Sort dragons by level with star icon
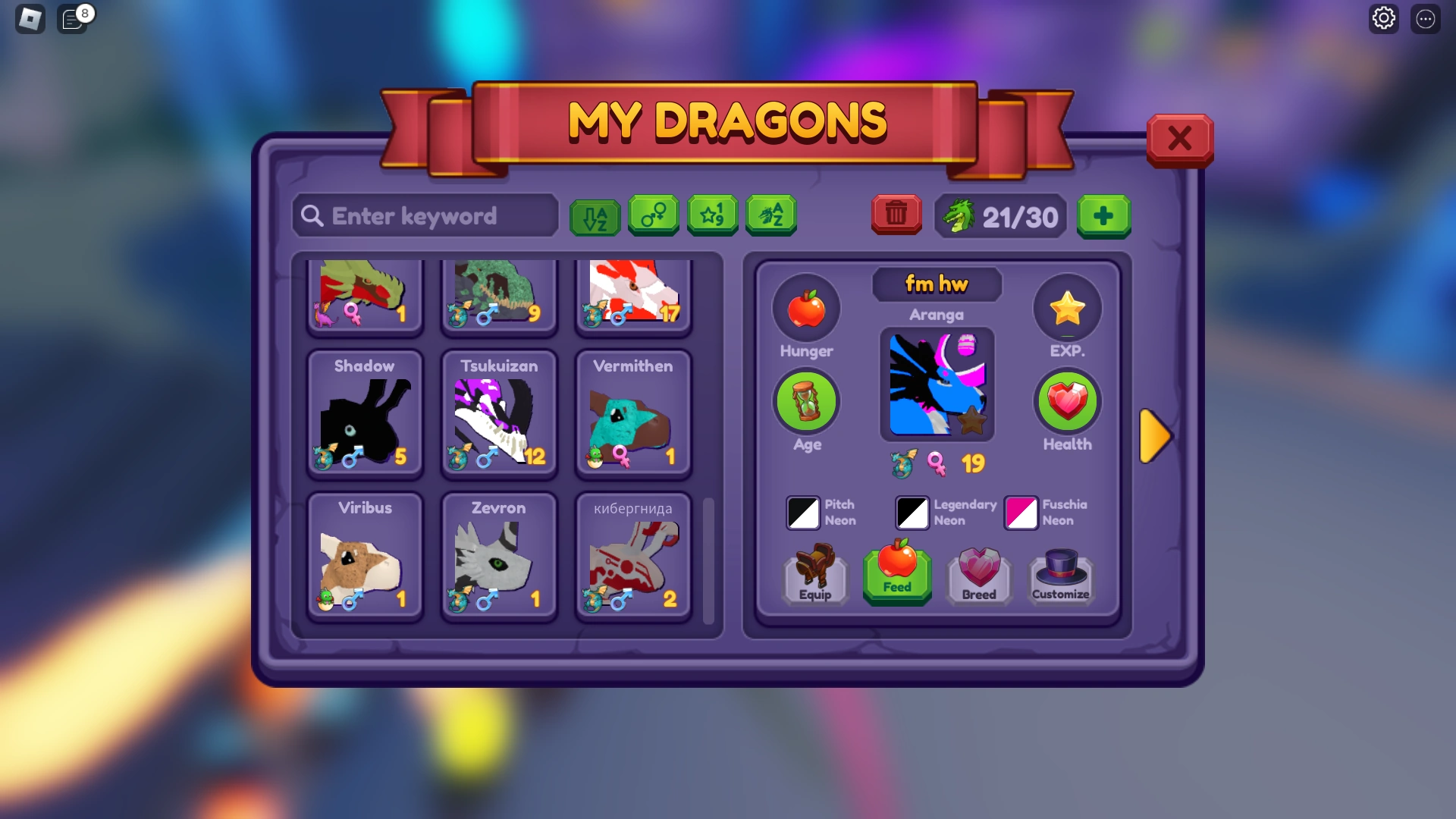1456x819 pixels. pos(712,215)
